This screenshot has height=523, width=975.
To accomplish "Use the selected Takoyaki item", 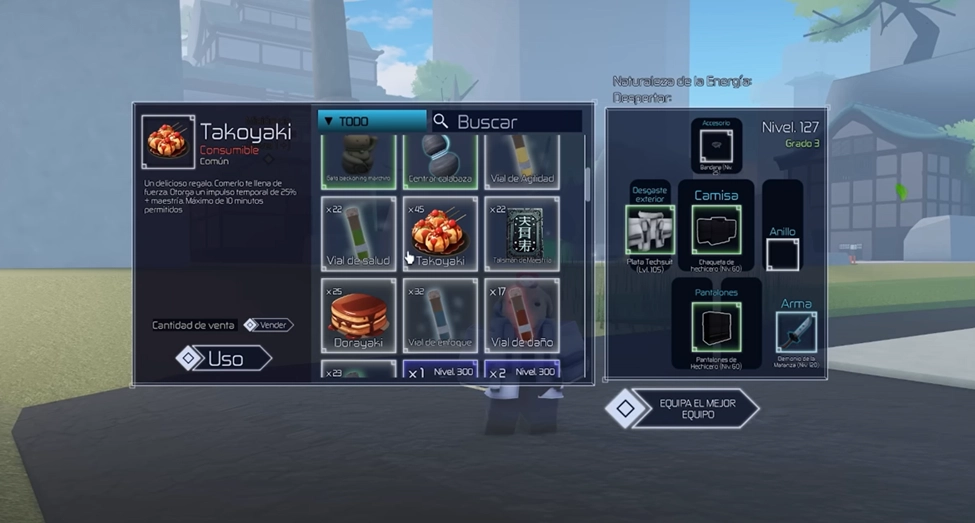I will tap(223, 358).
